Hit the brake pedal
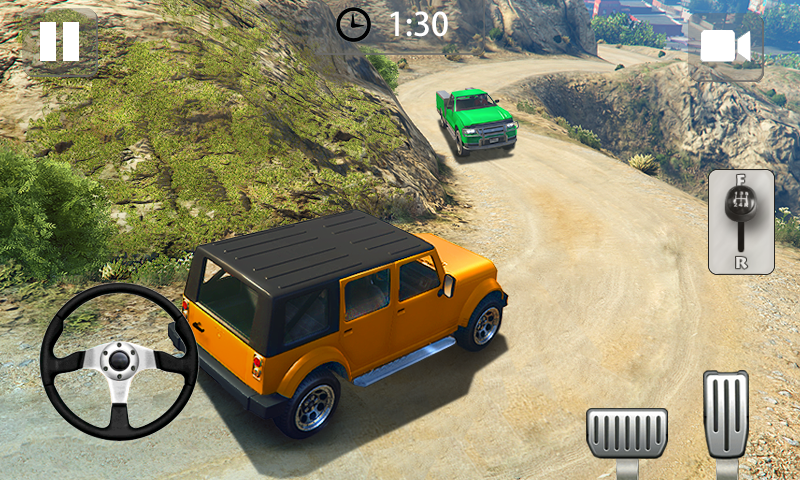800x480 pixels. [x=627, y=432]
